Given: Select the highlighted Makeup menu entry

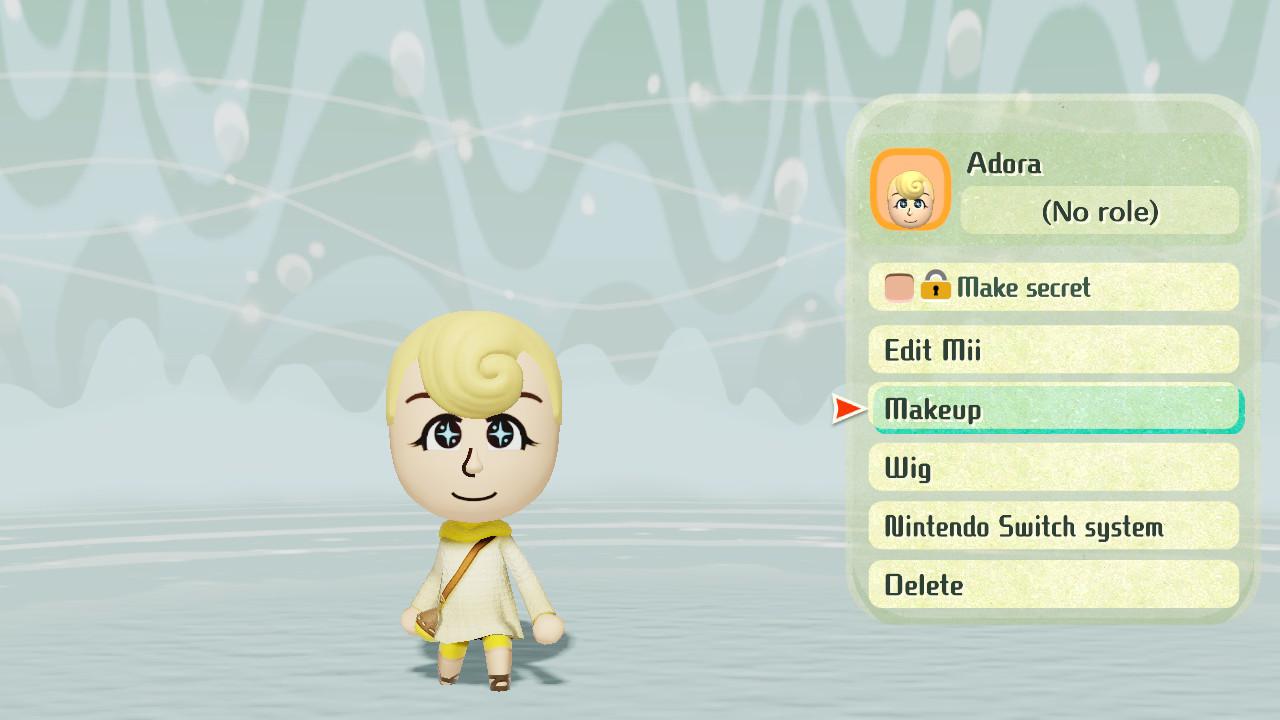Looking at the screenshot, I should pyautogui.click(x=1055, y=409).
